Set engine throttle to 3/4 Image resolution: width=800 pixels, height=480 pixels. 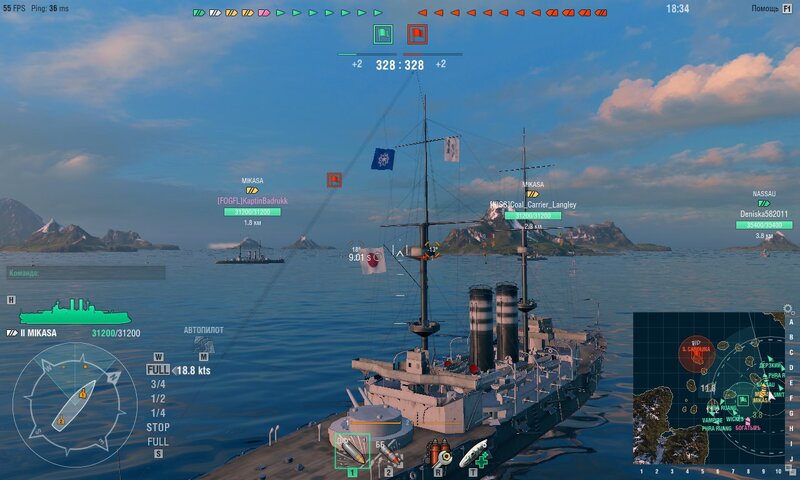158,384
